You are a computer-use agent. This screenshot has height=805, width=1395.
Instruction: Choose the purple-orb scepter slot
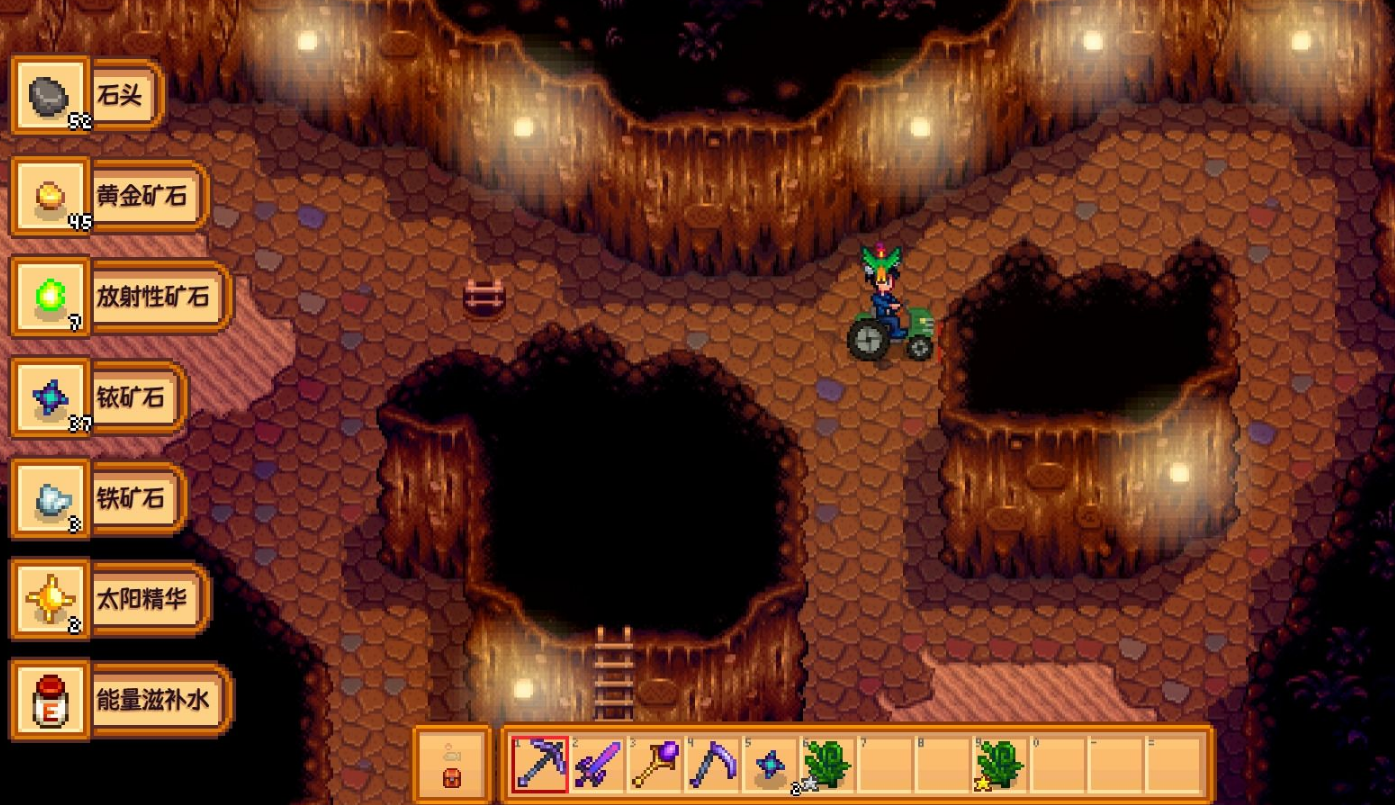coord(656,765)
